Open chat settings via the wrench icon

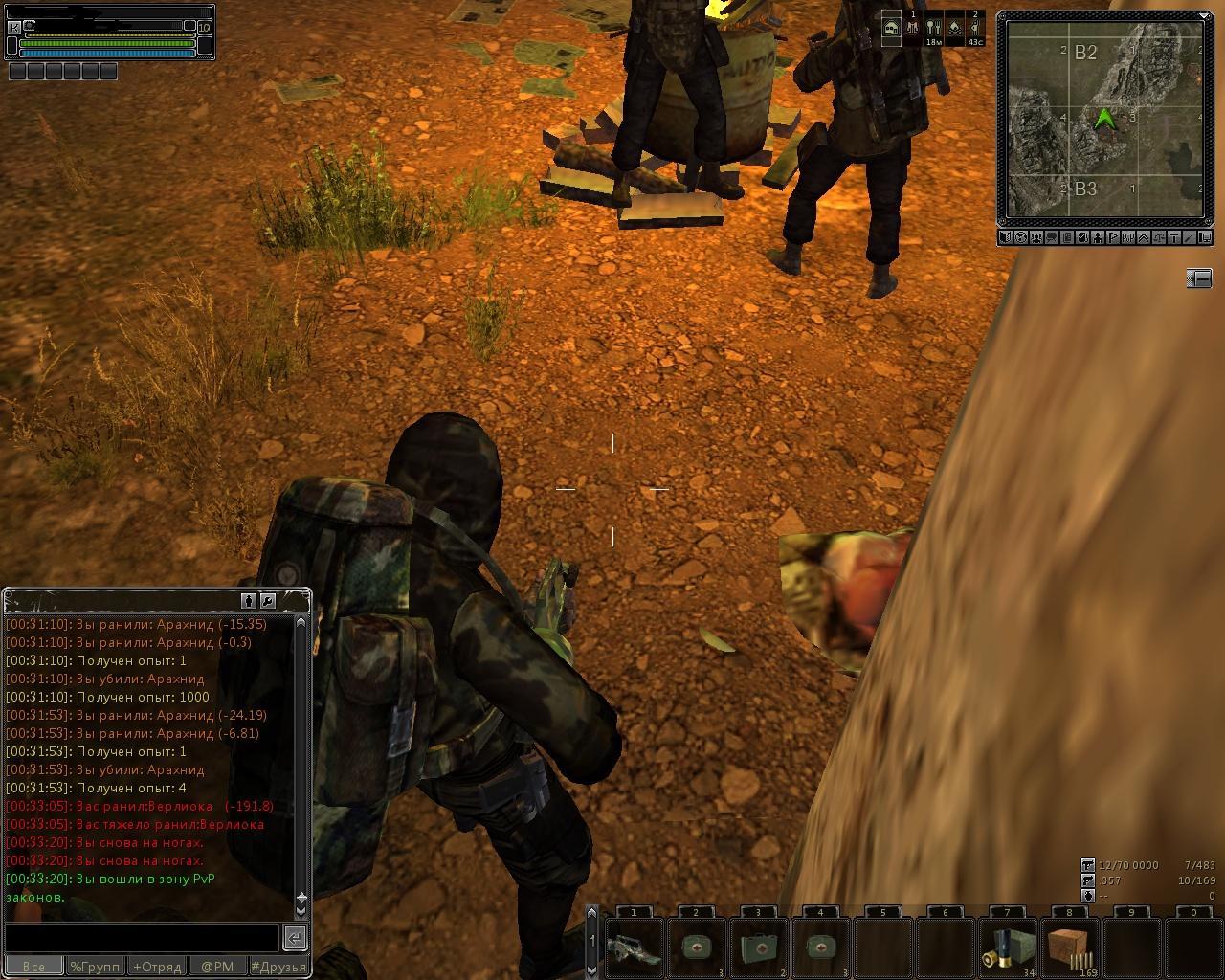tap(268, 601)
